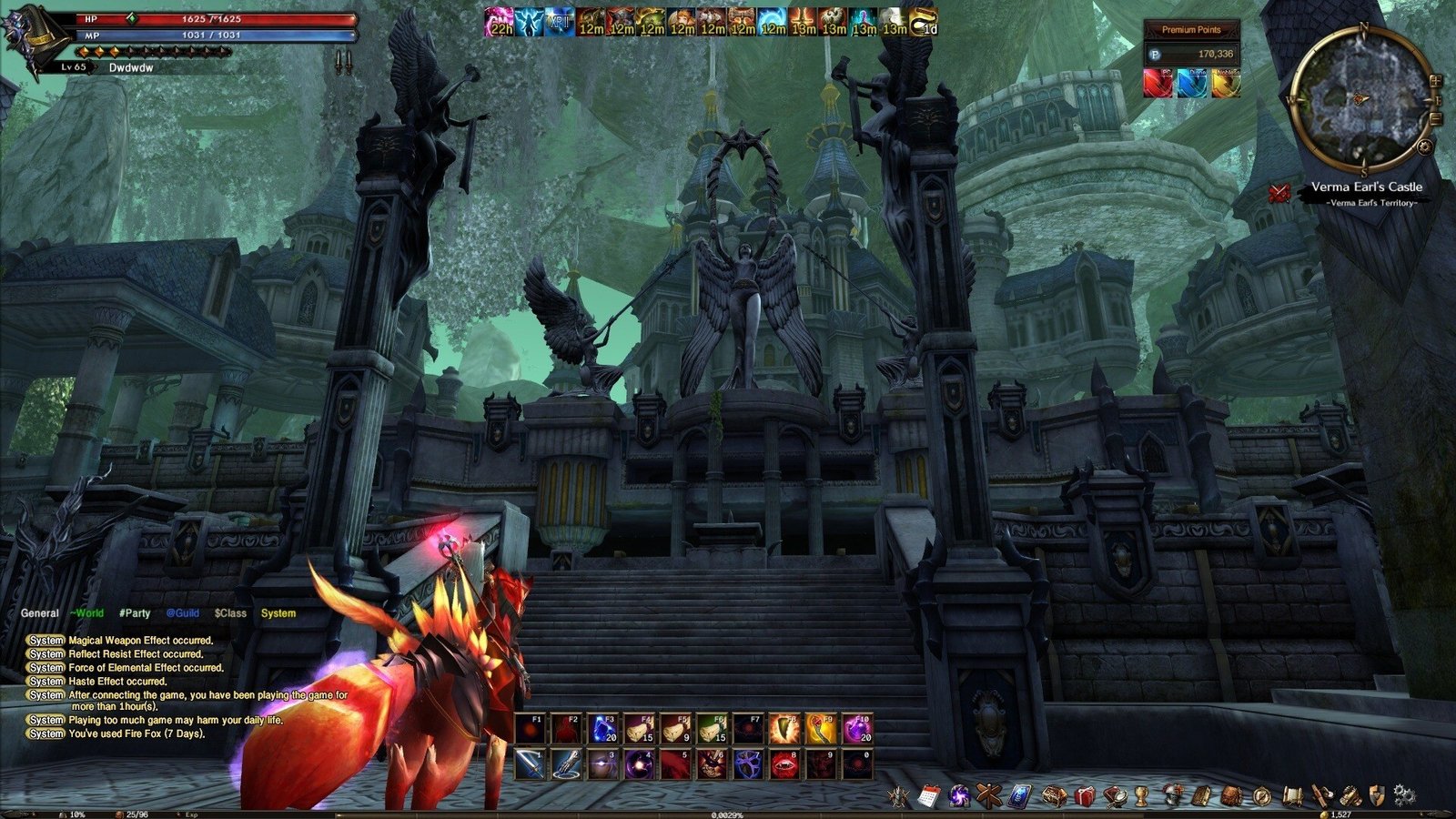Viewport: 1456px width, 819px height.
Task: Open the red gift box menu
Action: (1084, 796)
